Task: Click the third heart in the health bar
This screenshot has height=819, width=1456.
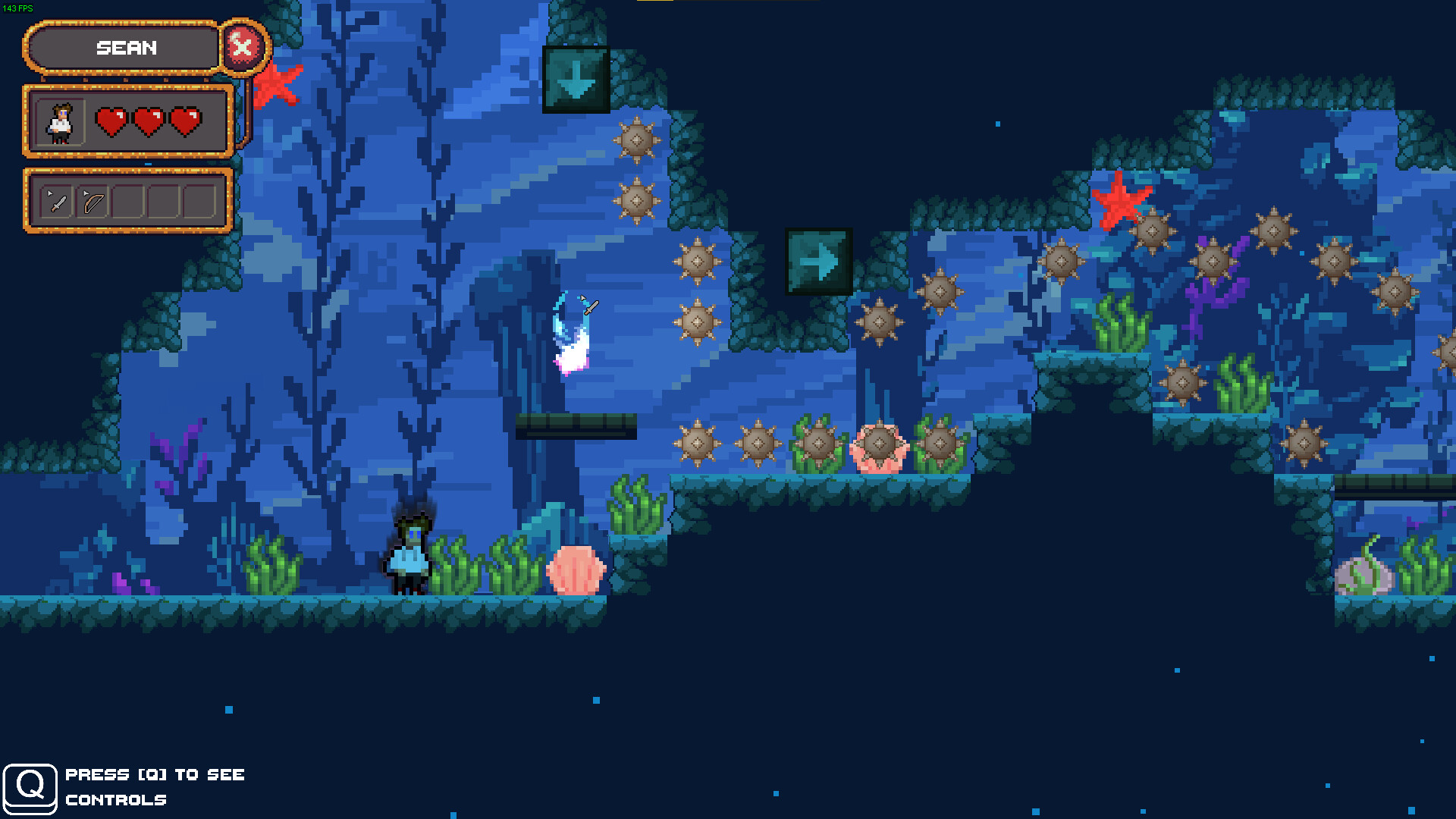Action: (x=186, y=120)
